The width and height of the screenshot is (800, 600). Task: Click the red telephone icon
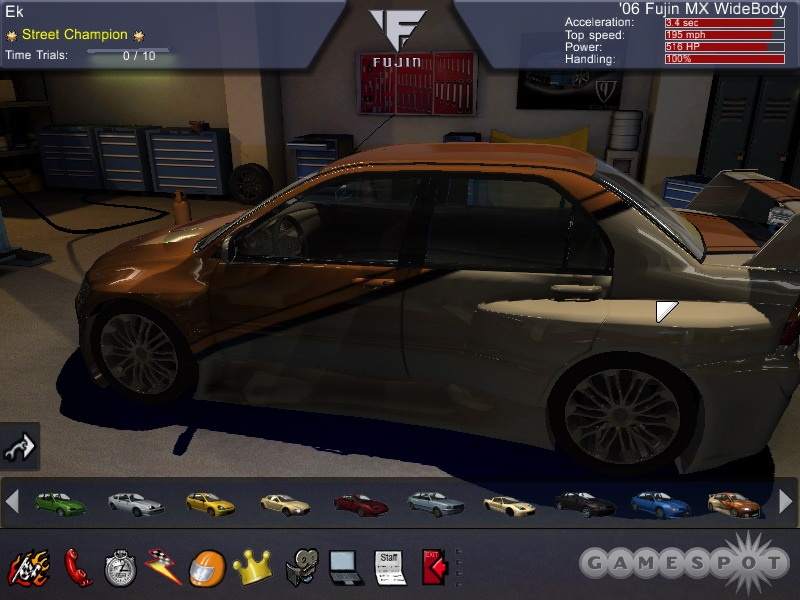click(x=77, y=567)
